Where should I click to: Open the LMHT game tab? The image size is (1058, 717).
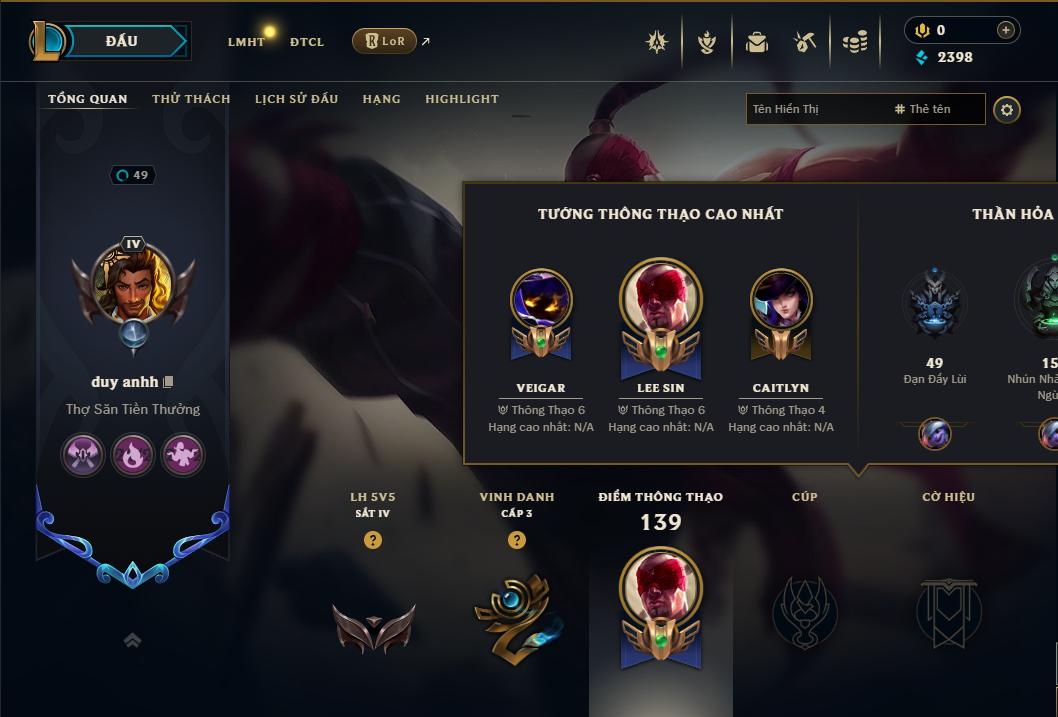pyautogui.click(x=246, y=42)
